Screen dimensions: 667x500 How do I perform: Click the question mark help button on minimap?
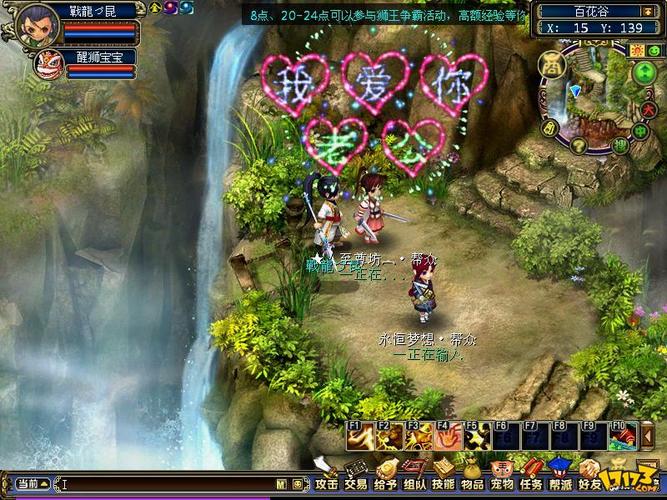pyautogui.click(x=577, y=146)
